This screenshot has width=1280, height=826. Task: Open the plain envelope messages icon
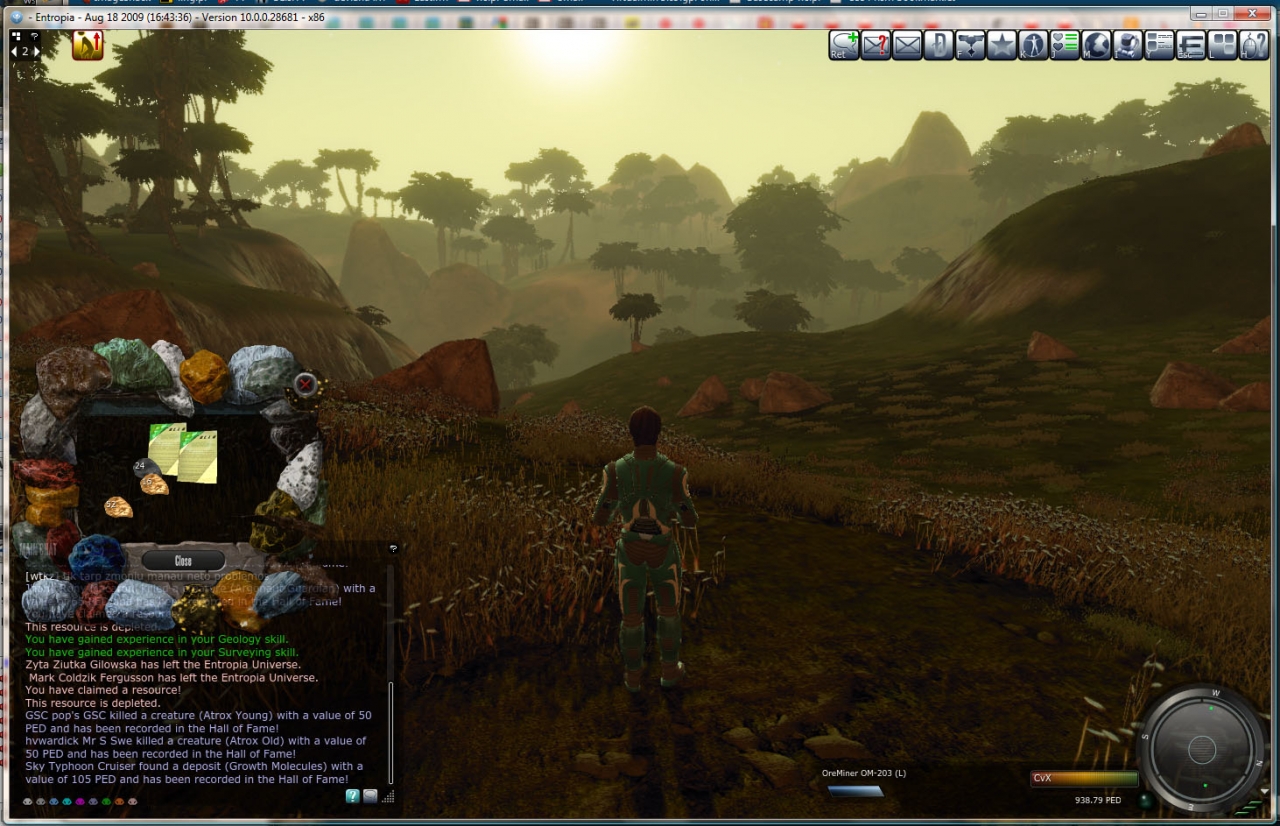[x=907, y=45]
